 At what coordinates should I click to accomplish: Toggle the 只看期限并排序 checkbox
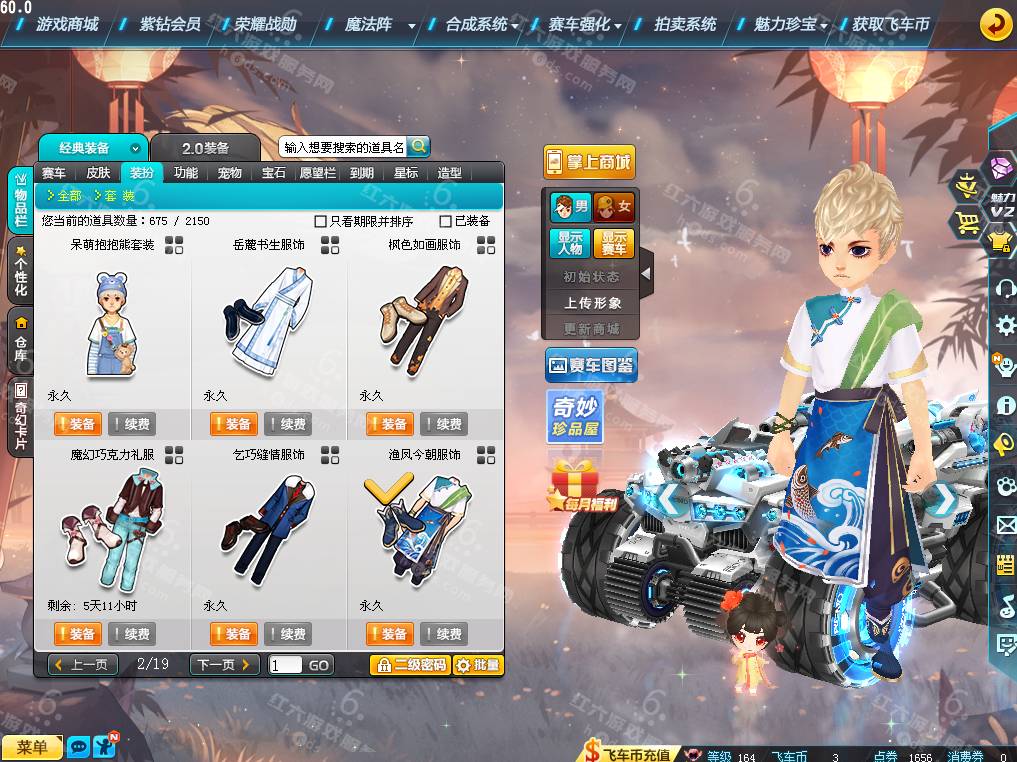[321, 221]
